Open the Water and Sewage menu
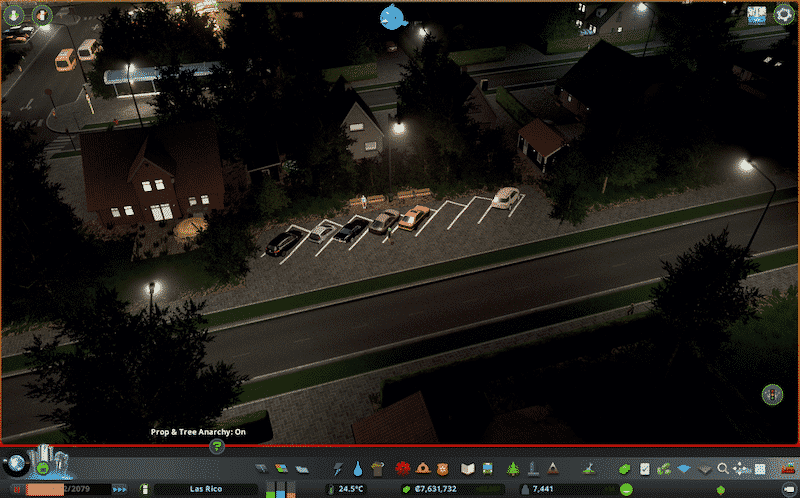 tap(357, 468)
